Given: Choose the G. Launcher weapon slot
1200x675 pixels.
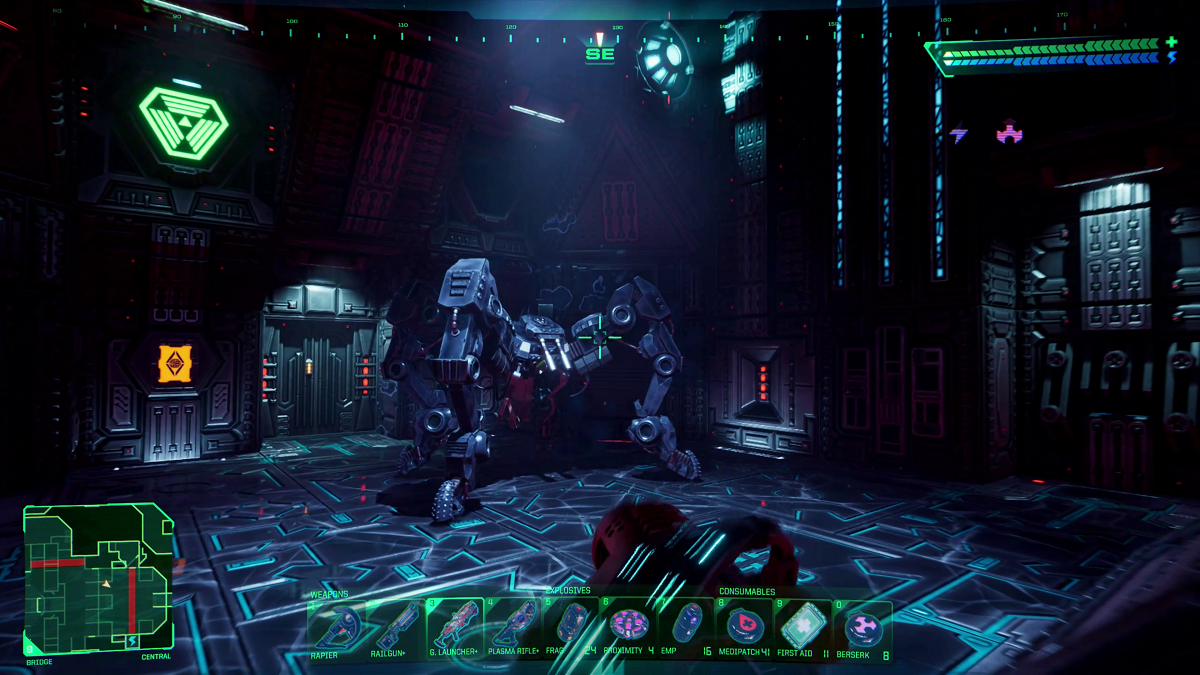Looking at the screenshot, I should pos(455,625).
